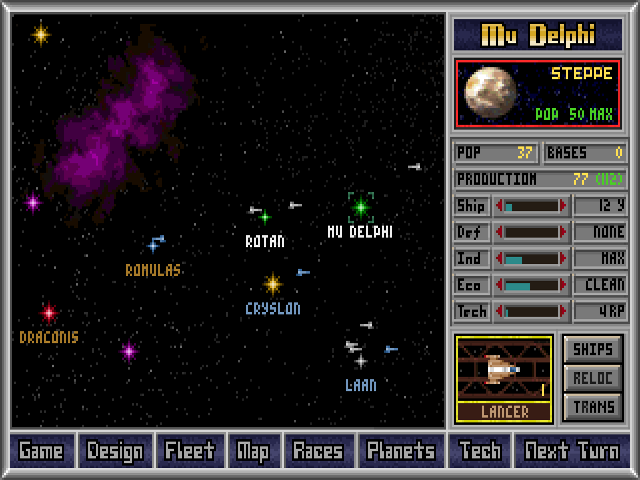
Task: Adjust the Ship spending slider bar
Action: (531, 206)
